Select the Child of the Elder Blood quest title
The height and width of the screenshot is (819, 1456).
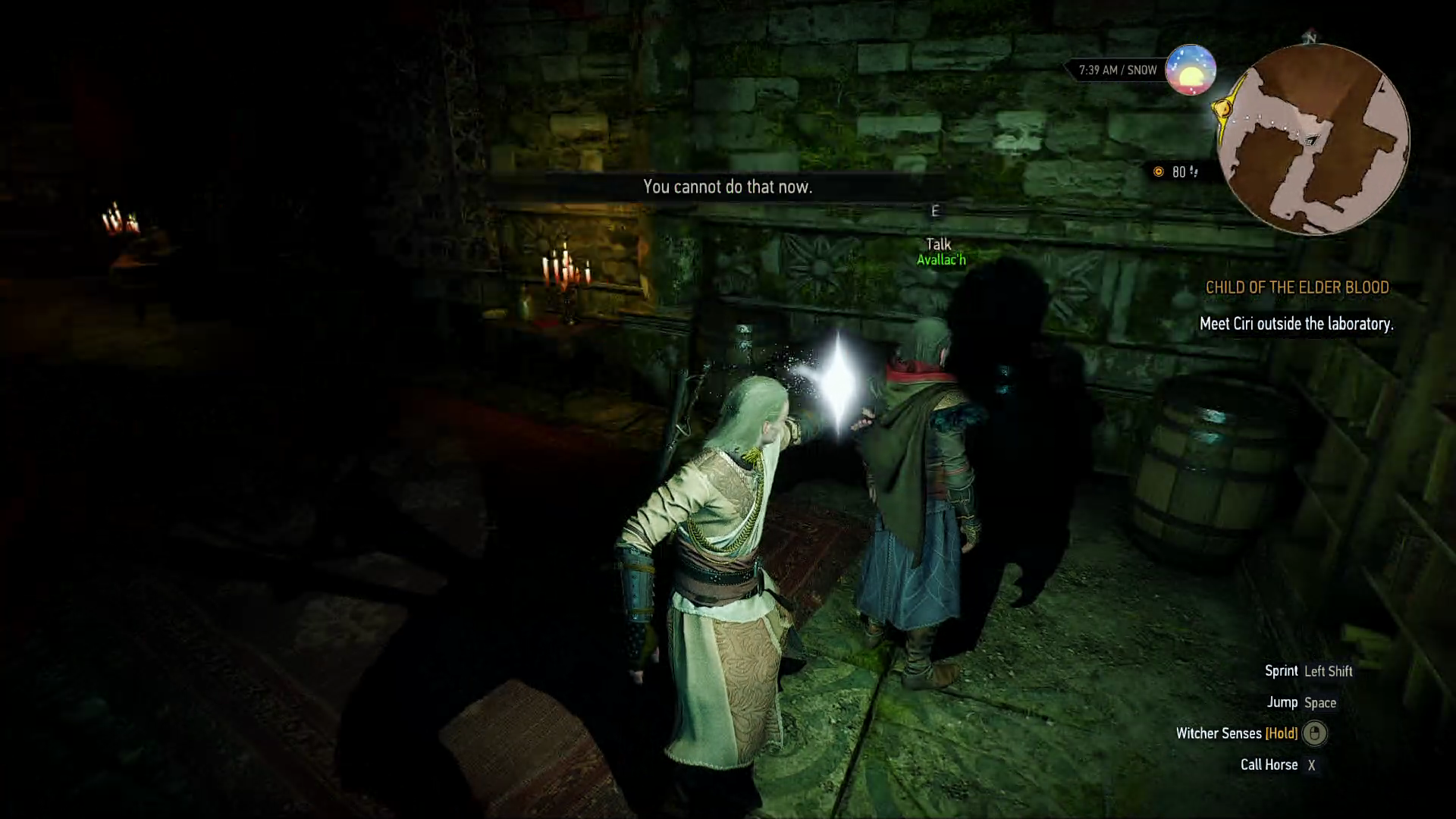click(1297, 287)
